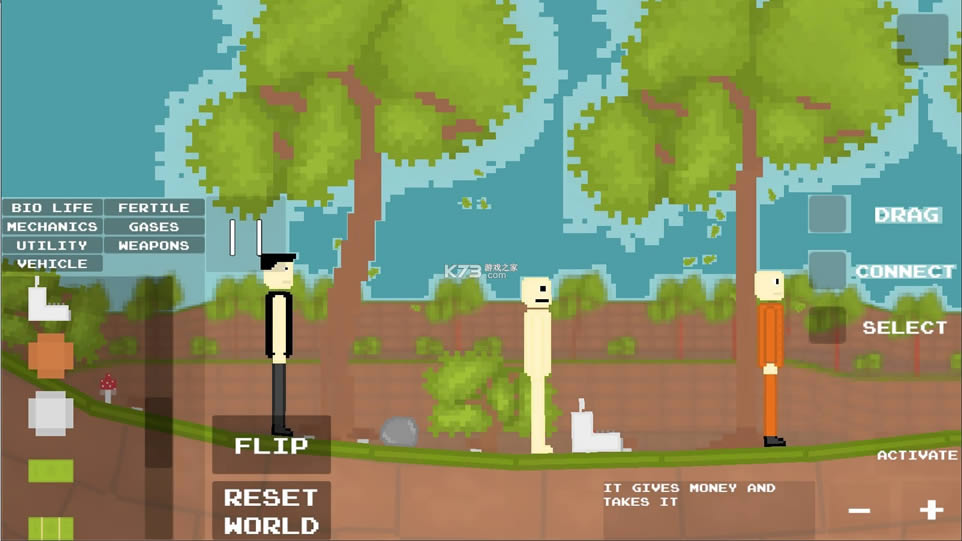Open the Bio Life category
Image resolution: width=962 pixels, height=541 pixels.
[x=52, y=208]
